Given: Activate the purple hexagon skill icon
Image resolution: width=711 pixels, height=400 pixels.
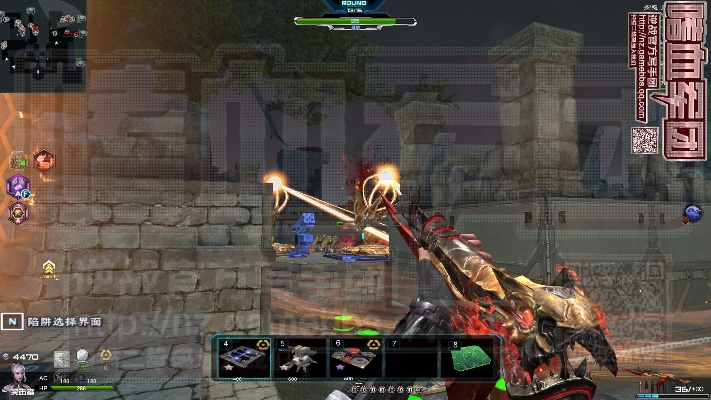Looking at the screenshot, I should pyautogui.click(x=18, y=186).
